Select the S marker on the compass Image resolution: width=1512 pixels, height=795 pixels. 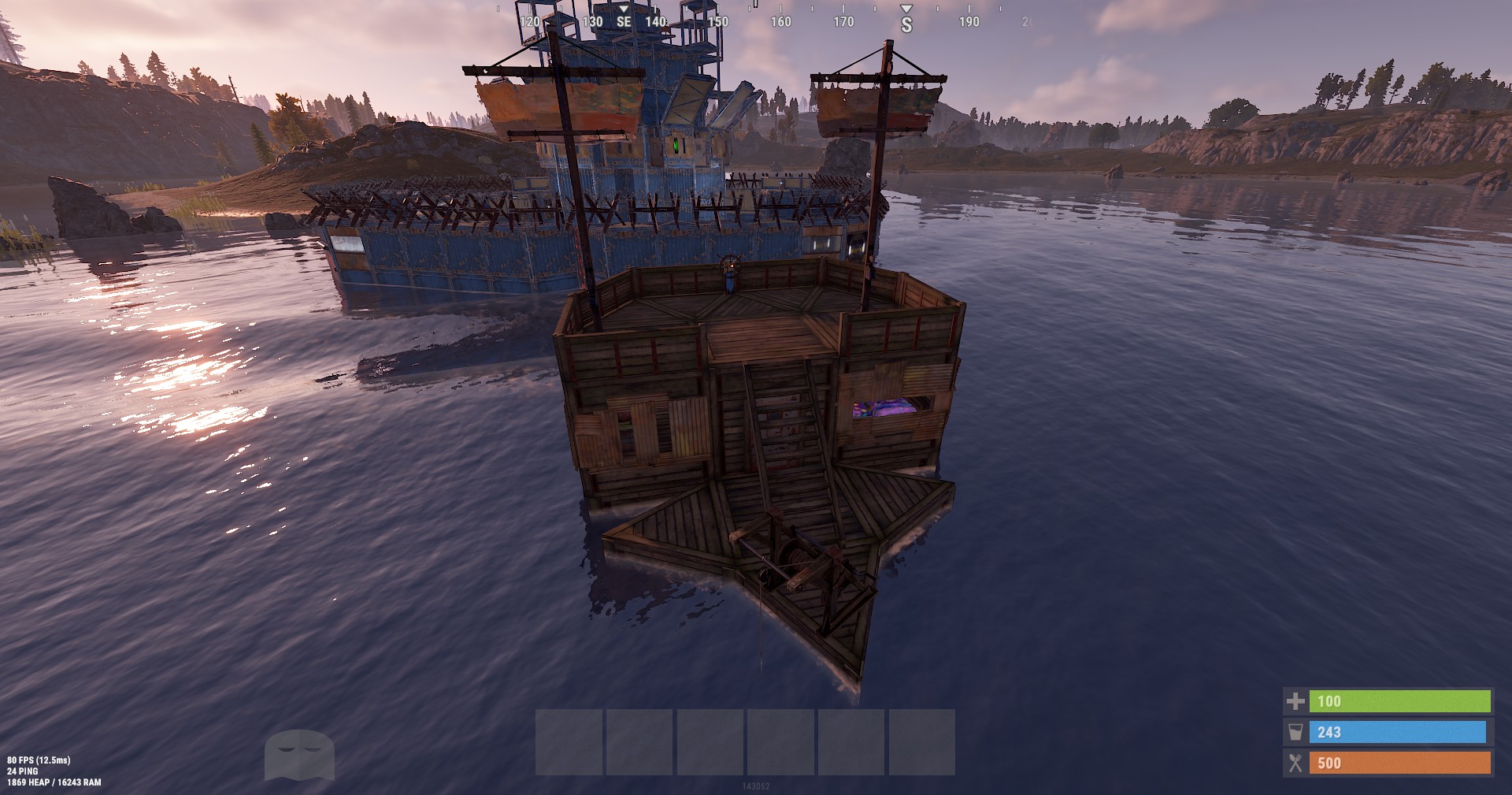click(907, 24)
